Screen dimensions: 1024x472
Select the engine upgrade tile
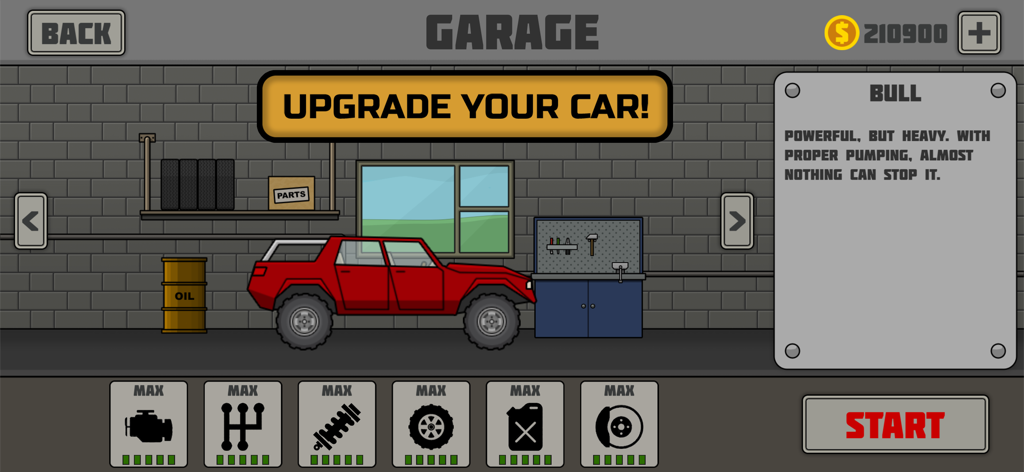pos(149,424)
